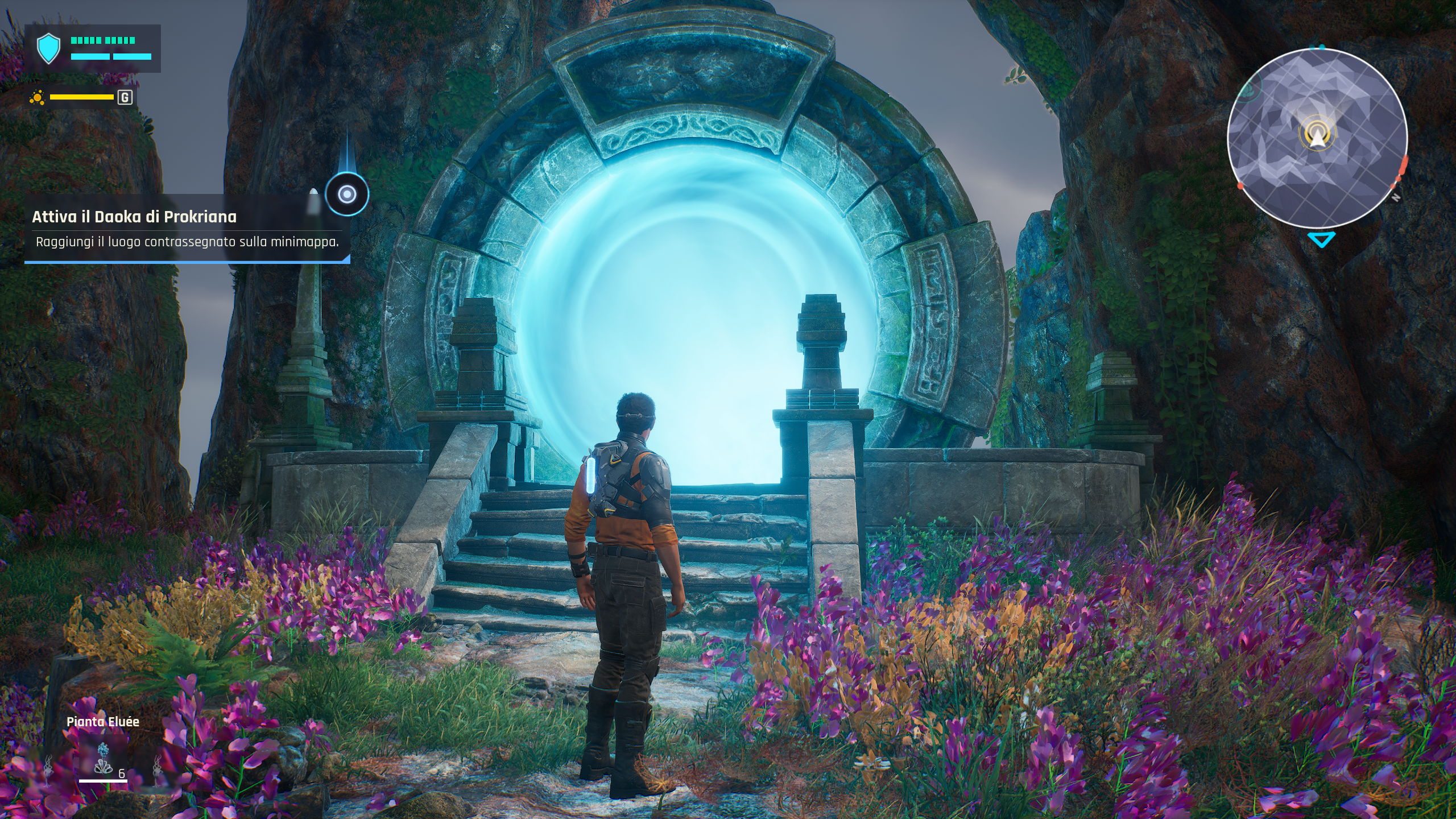
Task: Click the round objective waypoint marker
Action: [x=346, y=195]
